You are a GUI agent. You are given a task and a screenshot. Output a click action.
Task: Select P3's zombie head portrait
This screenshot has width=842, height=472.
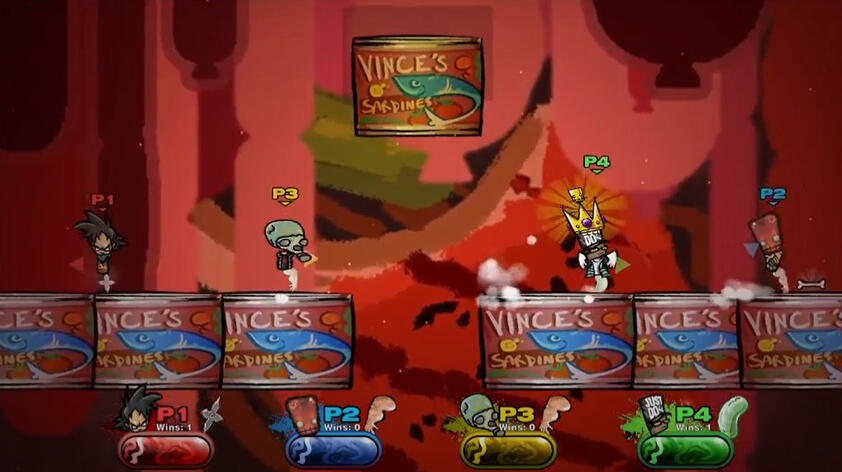tap(478, 413)
